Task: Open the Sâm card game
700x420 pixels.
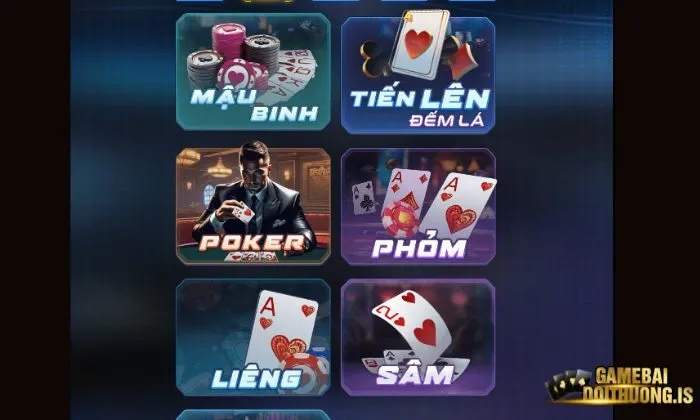Action: click(418, 337)
